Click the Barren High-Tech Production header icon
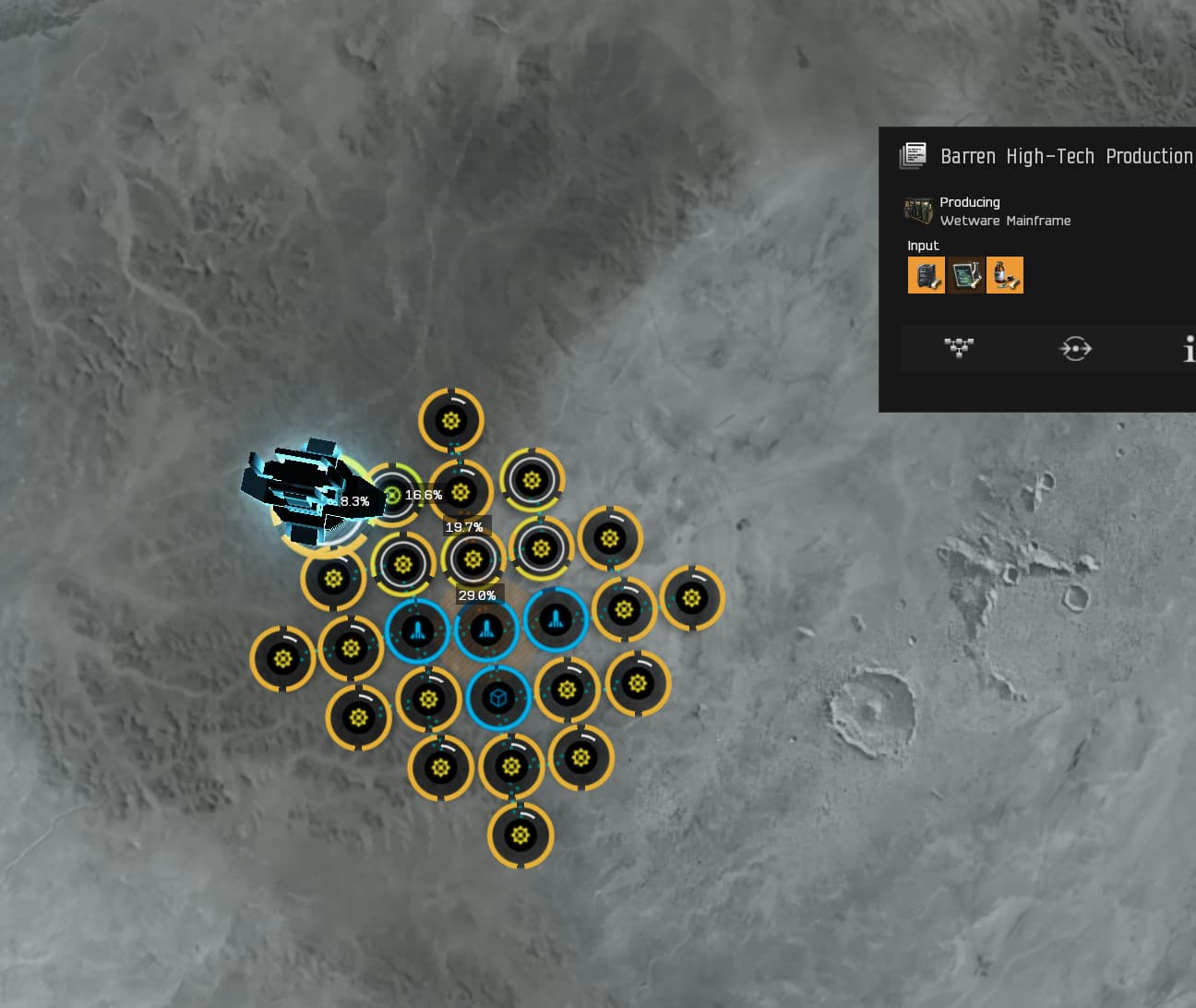Screen dimensions: 1196x1008 tap(913, 156)
